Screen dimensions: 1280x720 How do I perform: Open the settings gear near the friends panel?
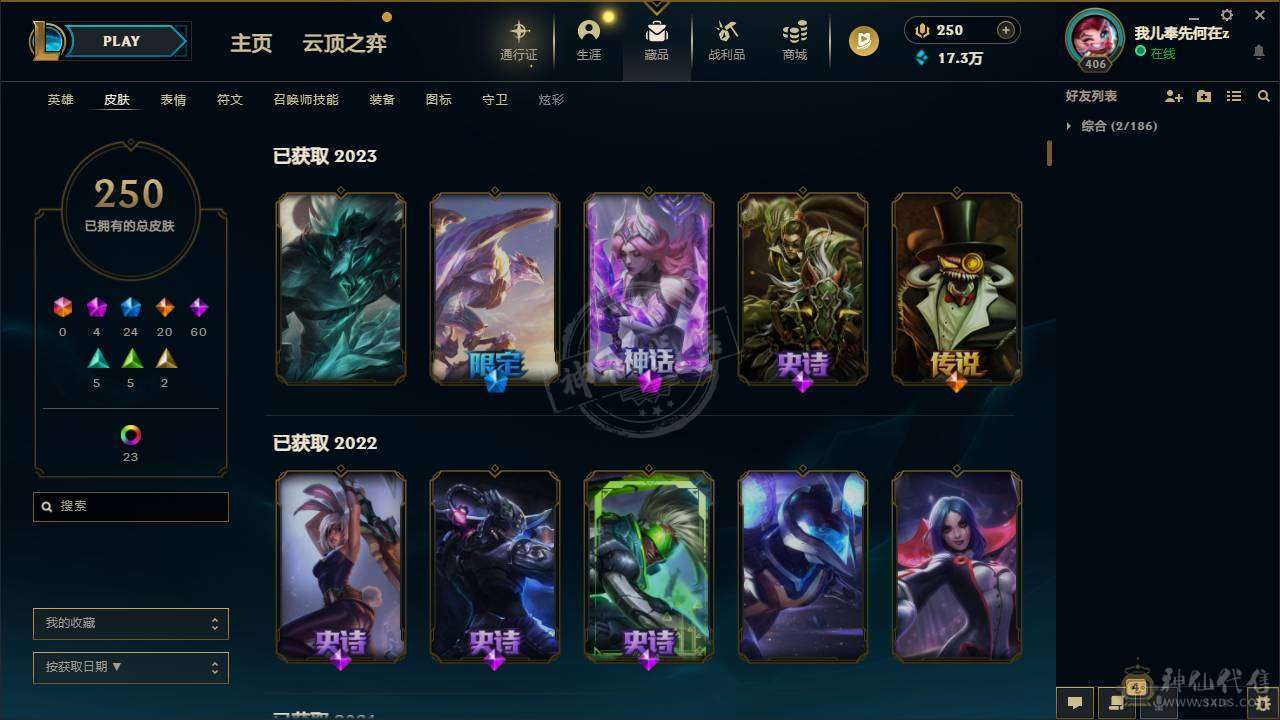click(1226, 16)
